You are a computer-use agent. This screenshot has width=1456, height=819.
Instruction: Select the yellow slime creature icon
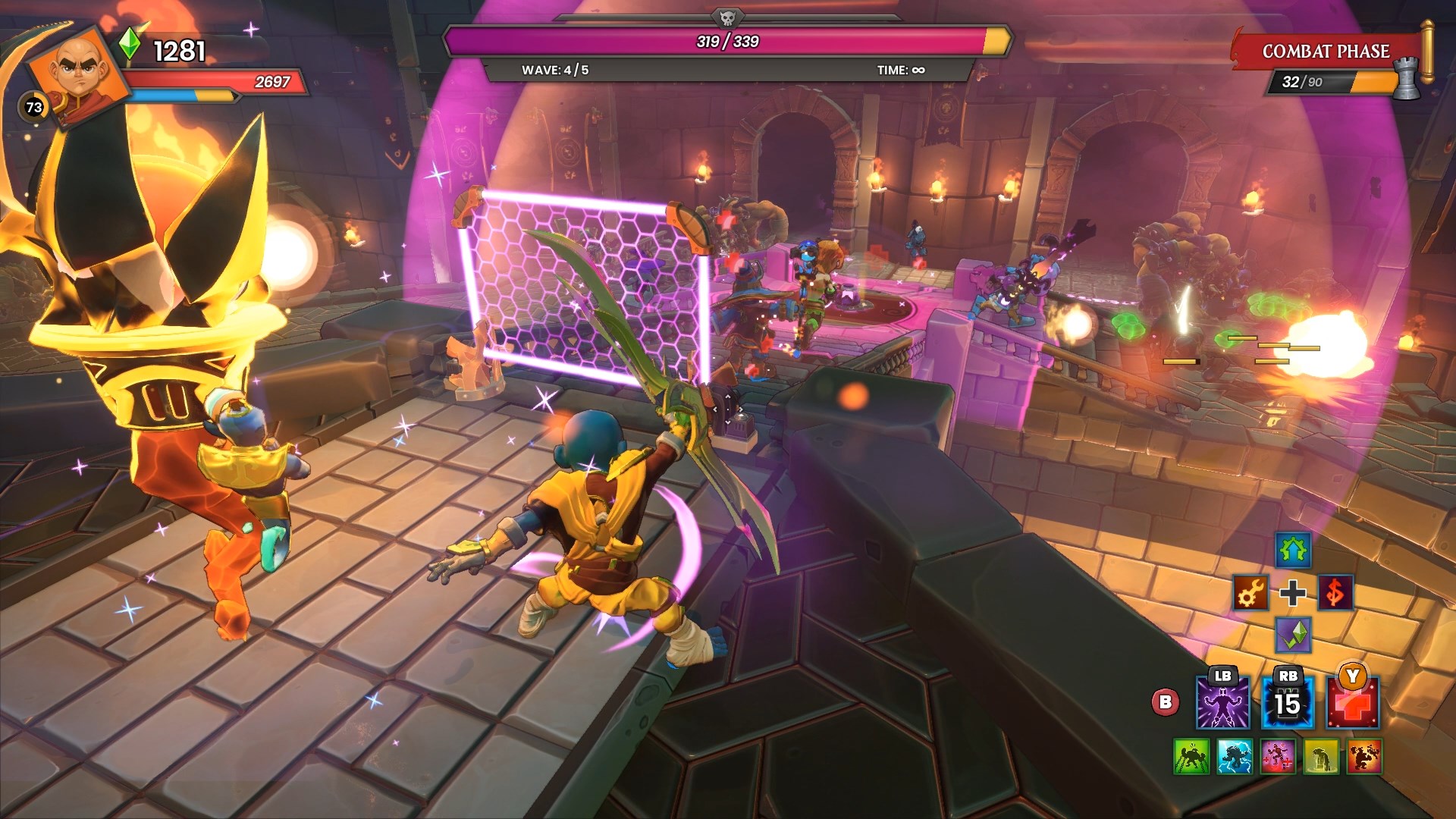[1320, 756]
